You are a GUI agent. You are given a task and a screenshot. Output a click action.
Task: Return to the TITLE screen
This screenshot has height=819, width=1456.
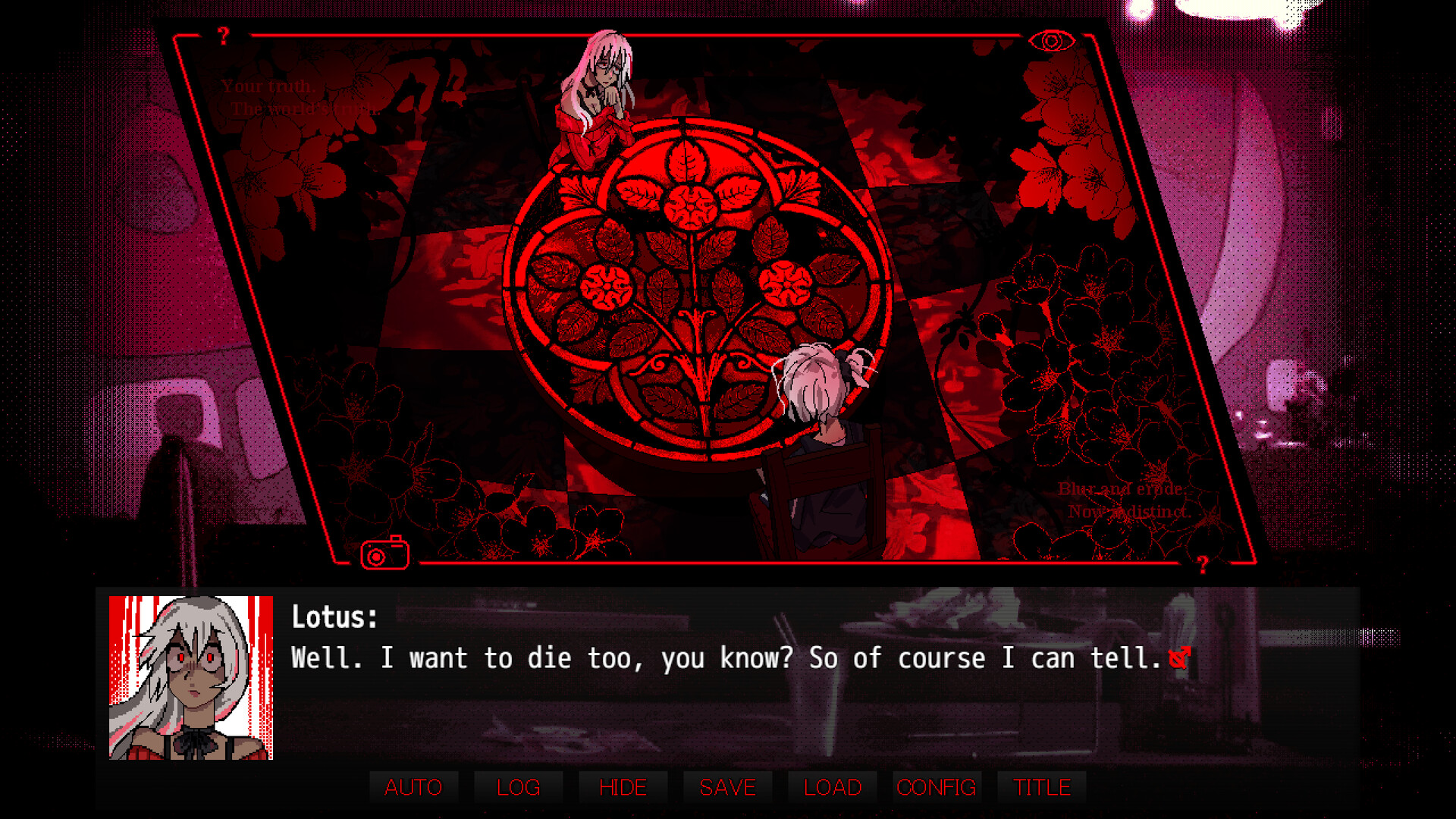point(1040,787)
